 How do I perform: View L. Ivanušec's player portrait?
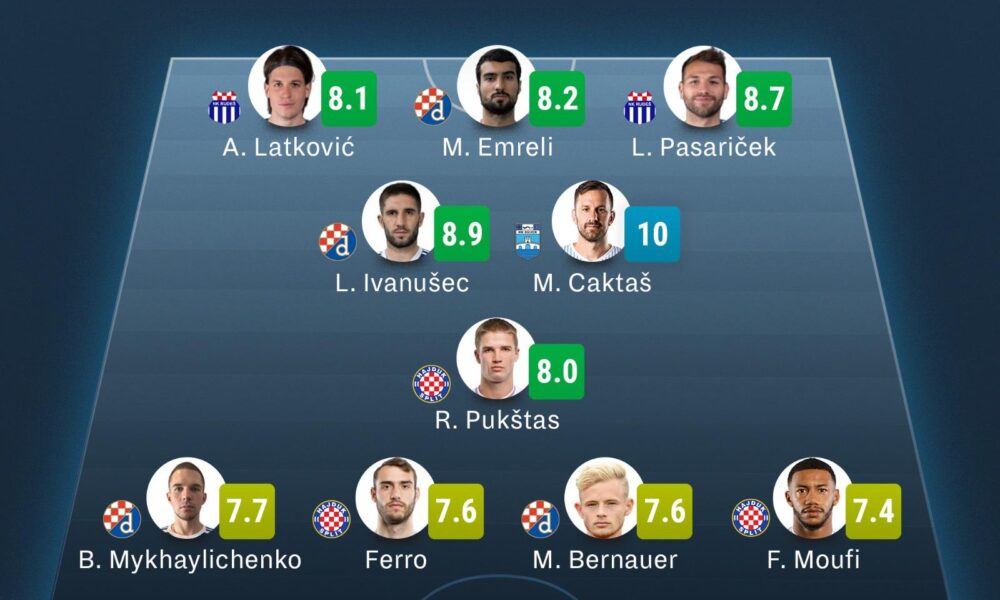point(400,220)
